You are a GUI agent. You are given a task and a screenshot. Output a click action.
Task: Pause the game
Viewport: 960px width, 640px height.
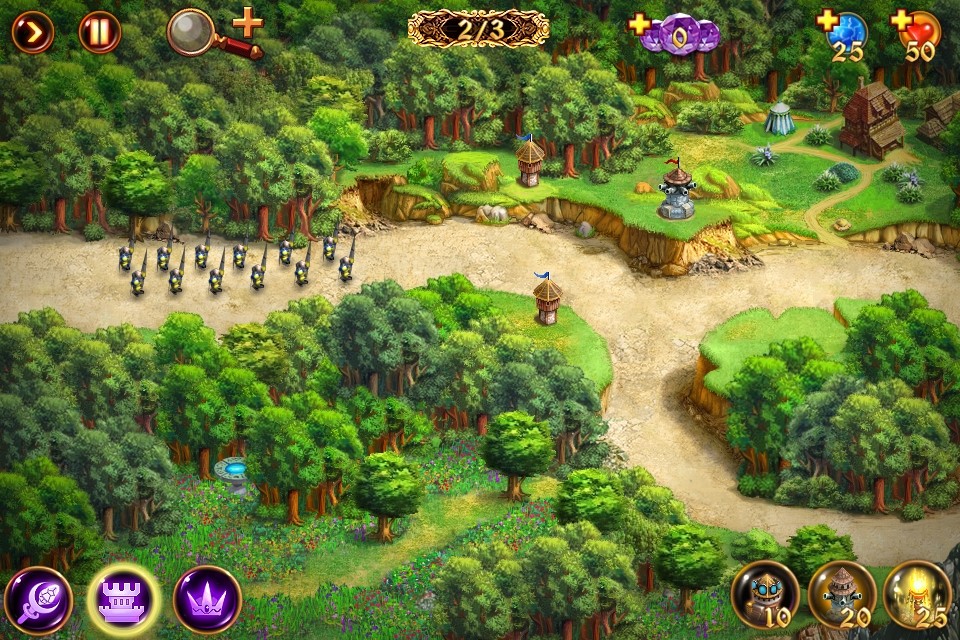click(x=99, y=32)
